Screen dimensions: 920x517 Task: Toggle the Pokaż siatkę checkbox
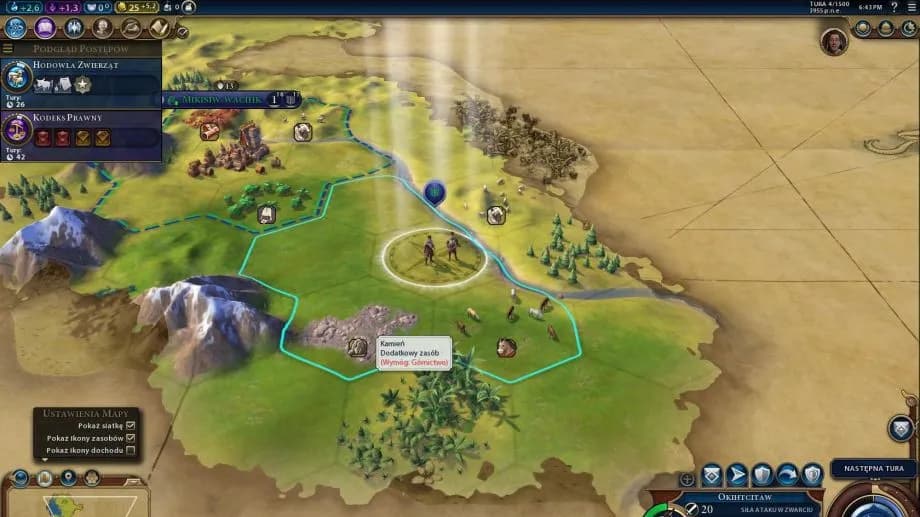[130, 425]
